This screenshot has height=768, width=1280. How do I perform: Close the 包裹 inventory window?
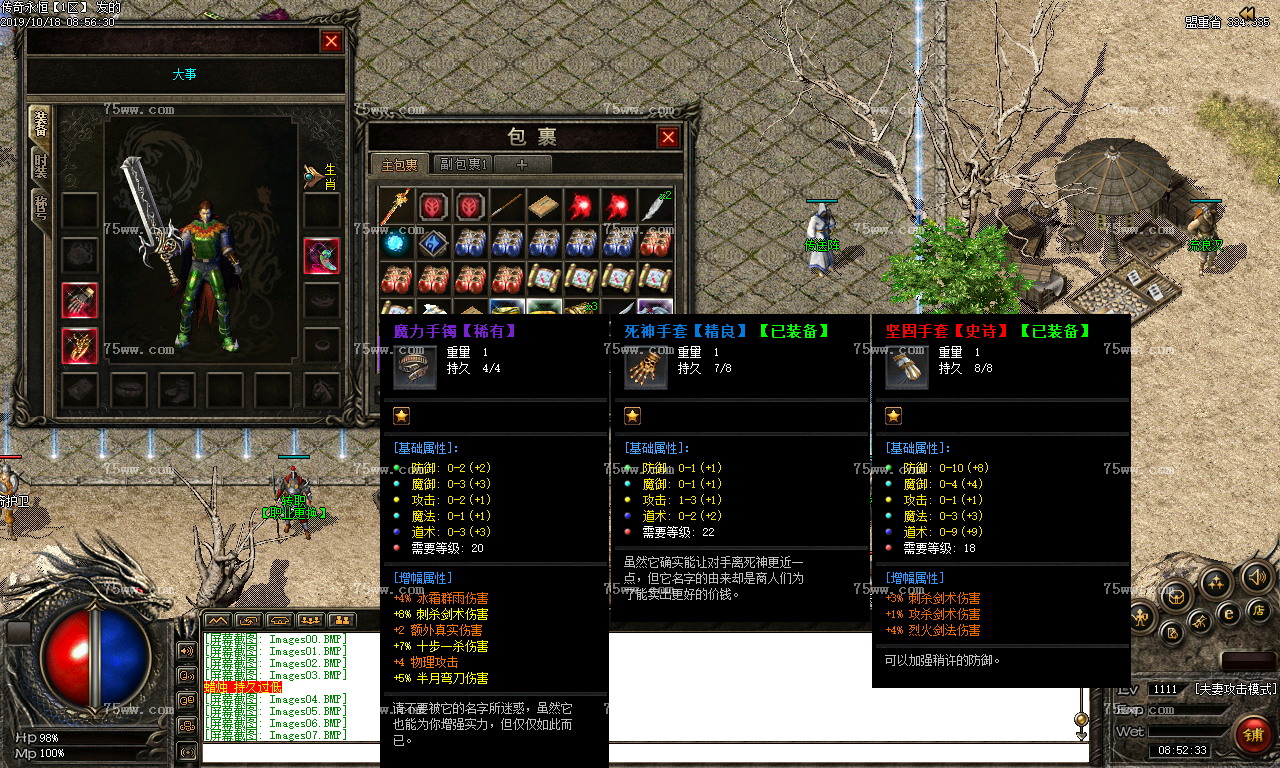click(668, 137)
